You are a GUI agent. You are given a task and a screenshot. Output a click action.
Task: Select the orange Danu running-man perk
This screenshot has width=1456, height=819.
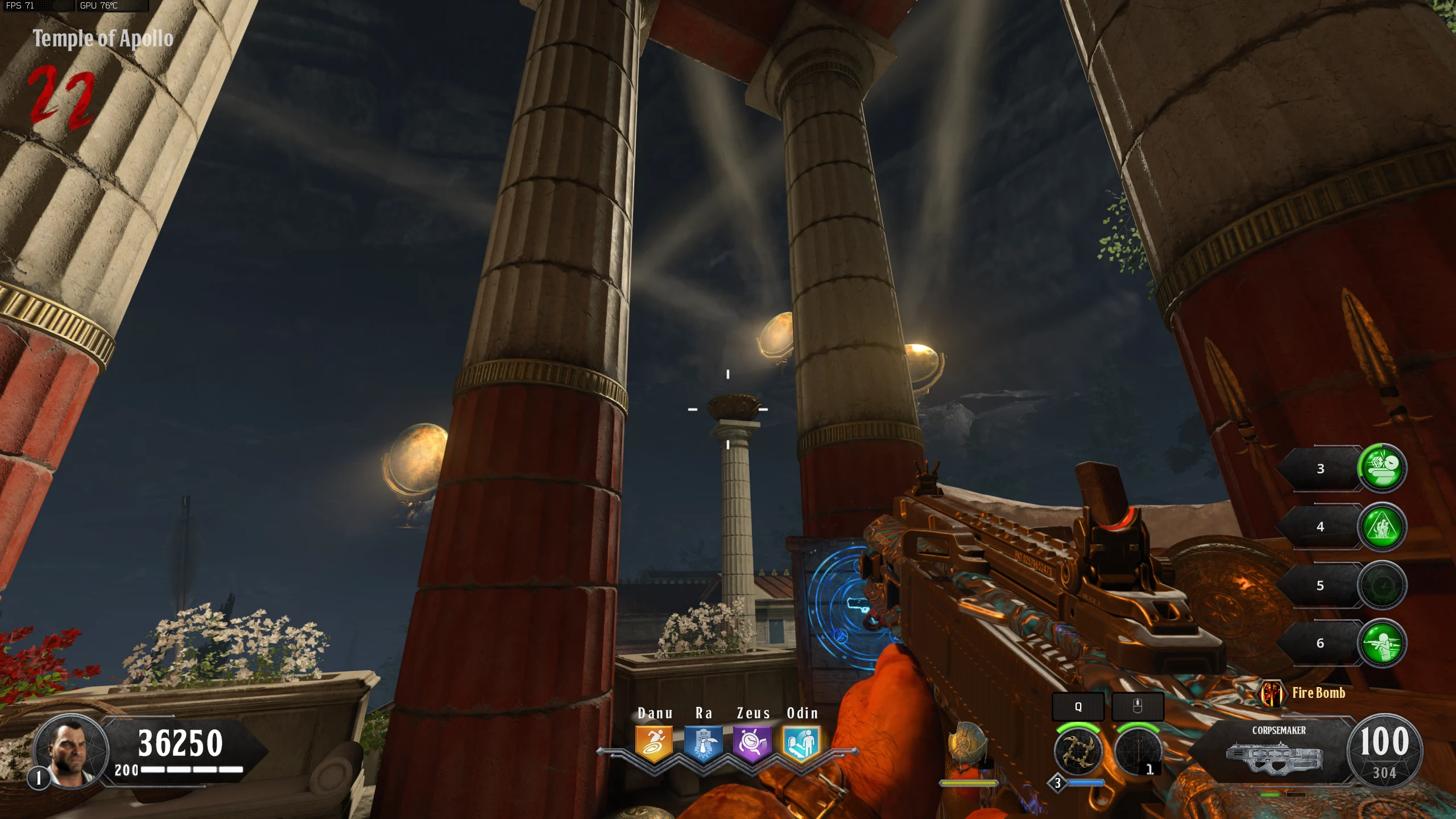coord(654,743)
